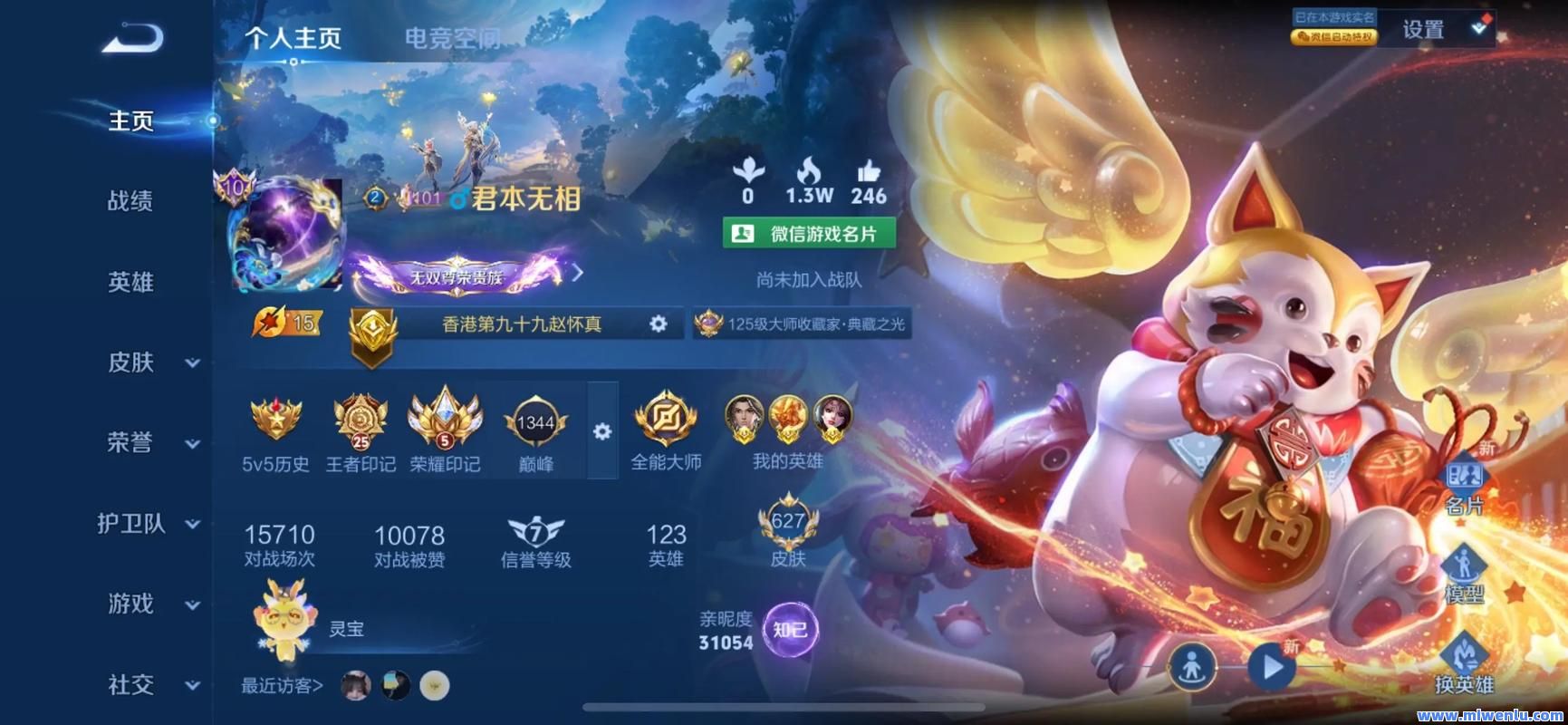Click the 微信游戏名片 green button
1568x725 pixels.
click(x=807, y=234)
